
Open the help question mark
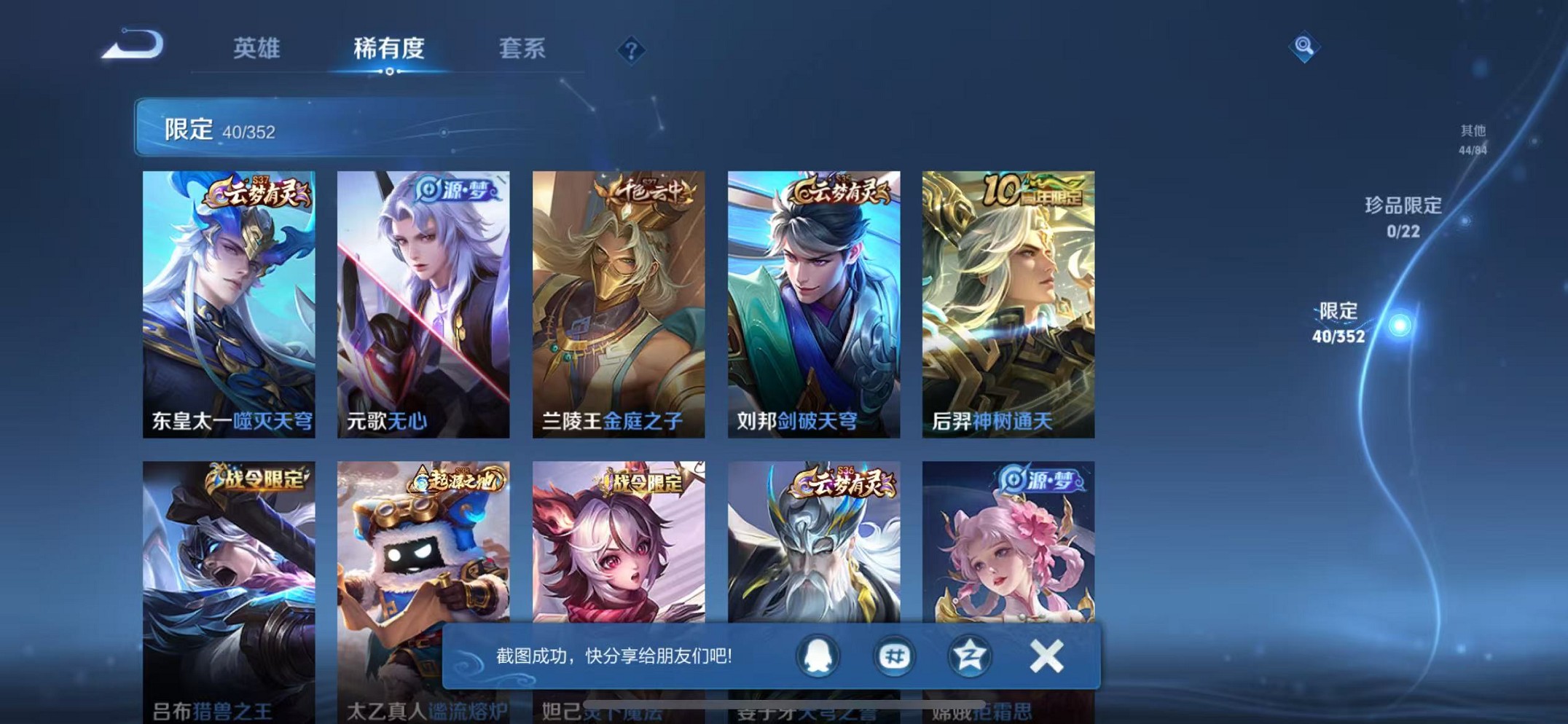[631, 51]
